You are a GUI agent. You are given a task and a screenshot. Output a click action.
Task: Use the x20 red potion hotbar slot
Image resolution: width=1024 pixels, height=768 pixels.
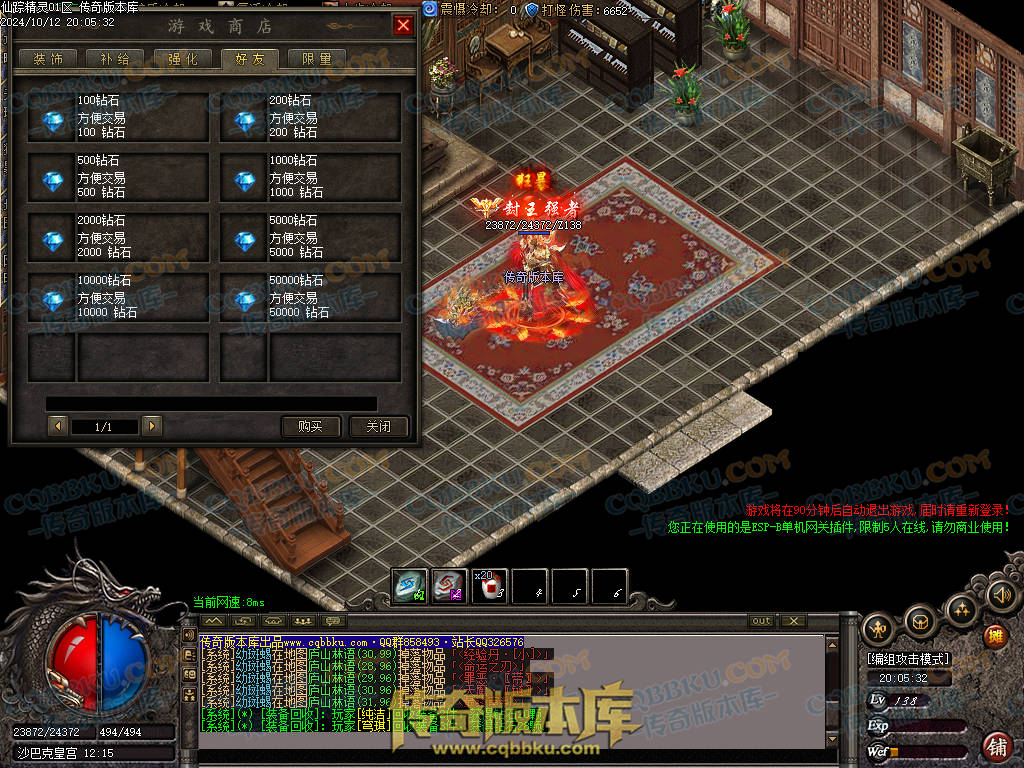pyautogui.click(x=489, y=587)
